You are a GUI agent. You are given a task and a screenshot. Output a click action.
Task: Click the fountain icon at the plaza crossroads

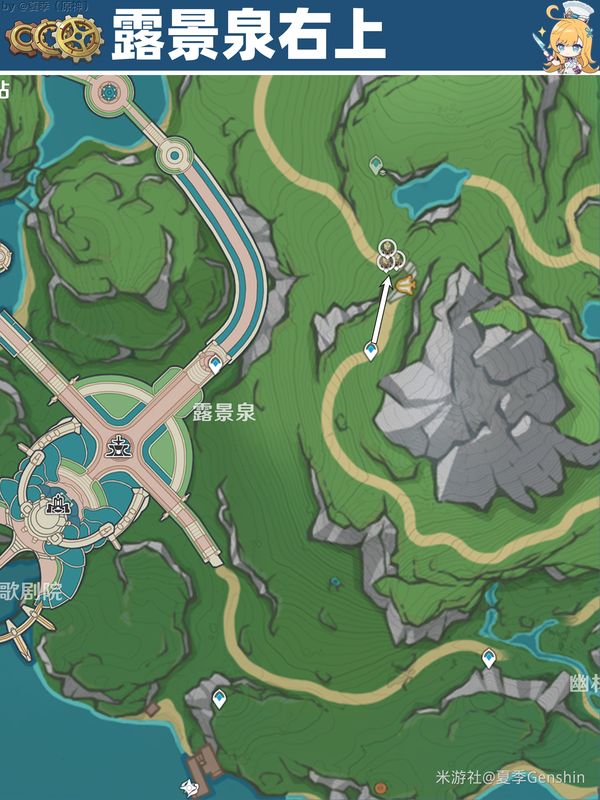(121, 447)
